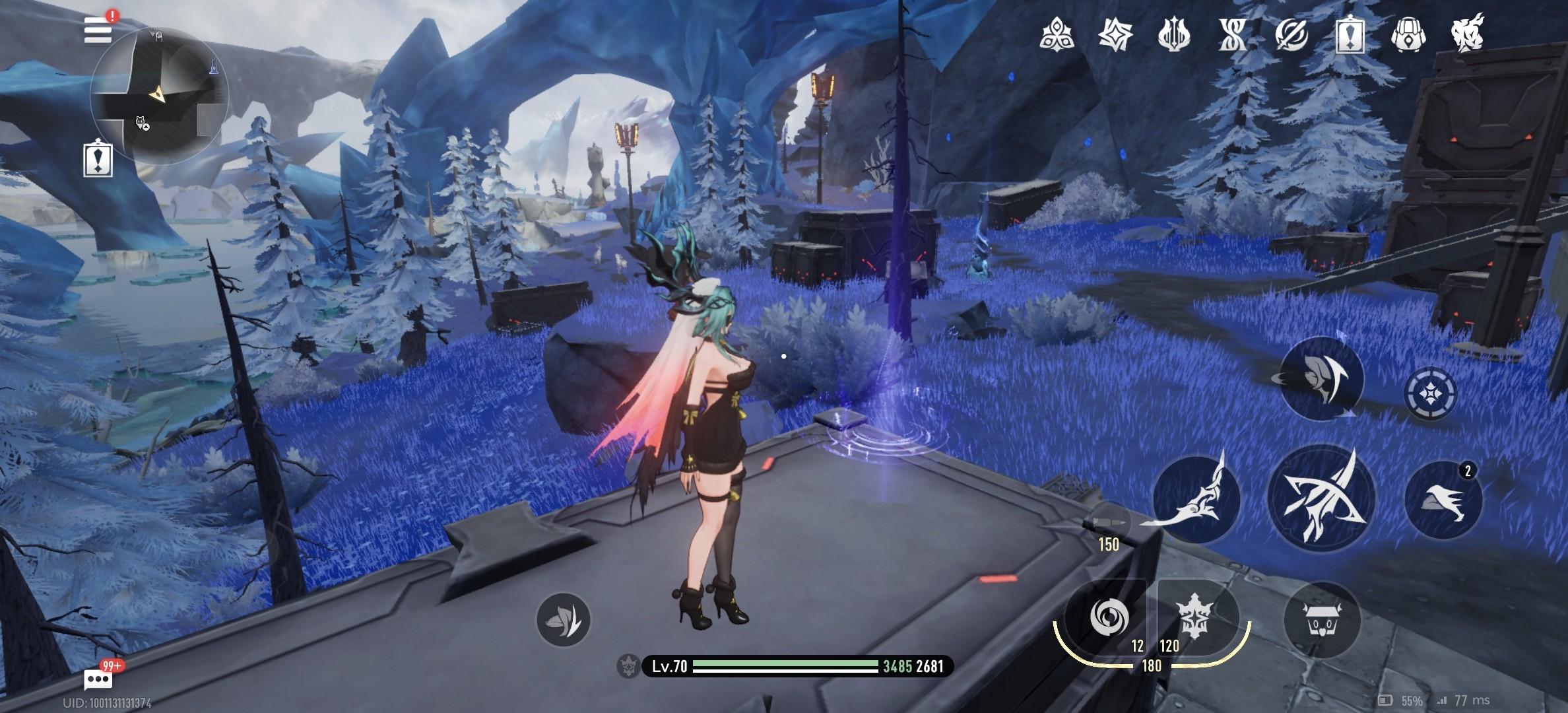Open the hamburger main menu

(98, 30)
